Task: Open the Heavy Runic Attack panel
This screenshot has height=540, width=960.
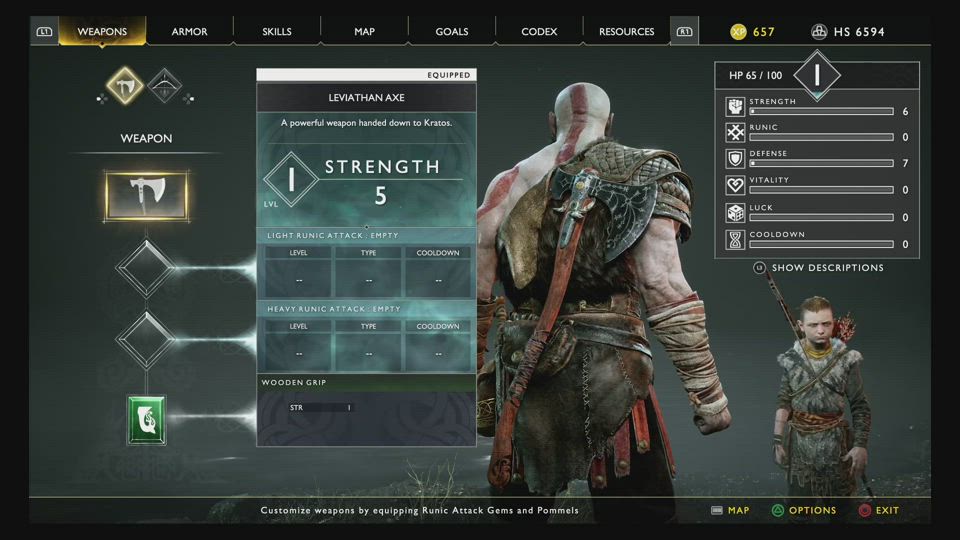Action: 366,338
